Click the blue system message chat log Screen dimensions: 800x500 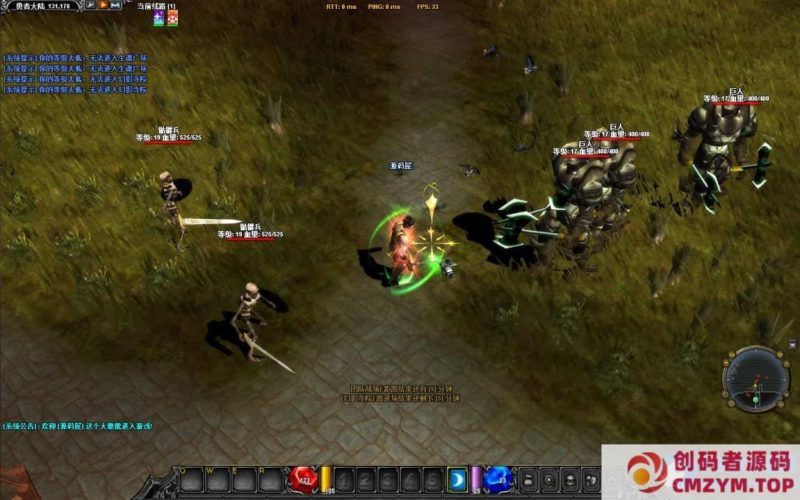[75, 73]
